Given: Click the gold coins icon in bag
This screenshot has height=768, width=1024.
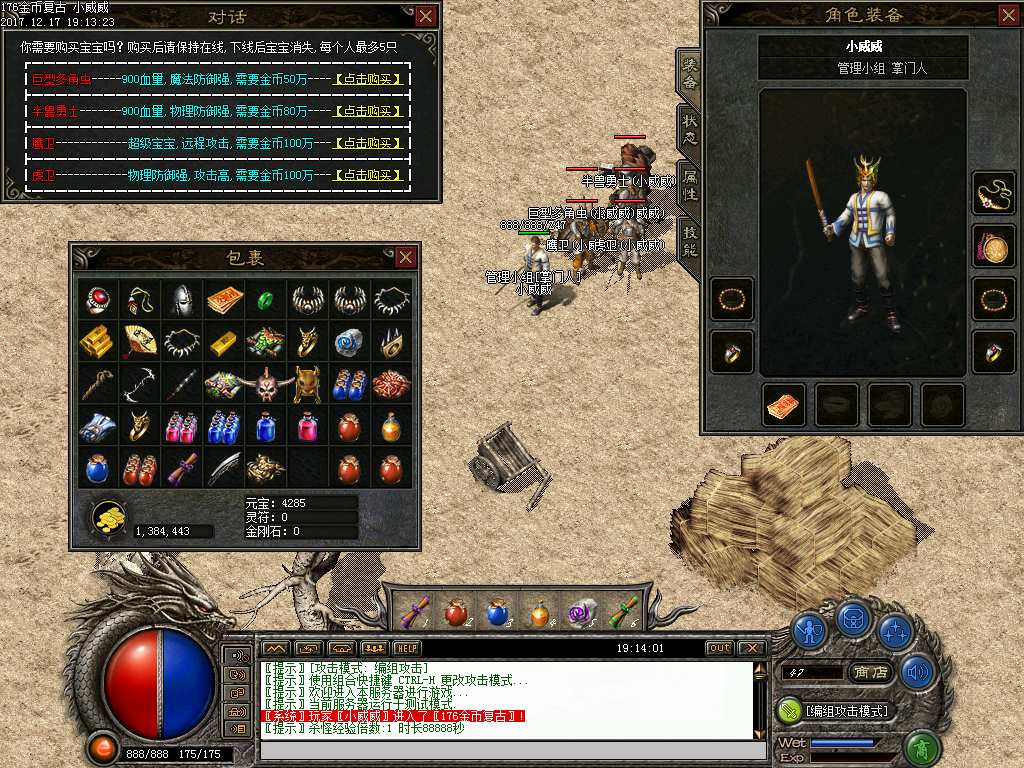Looking at the screenshot, I should (108, 516).
